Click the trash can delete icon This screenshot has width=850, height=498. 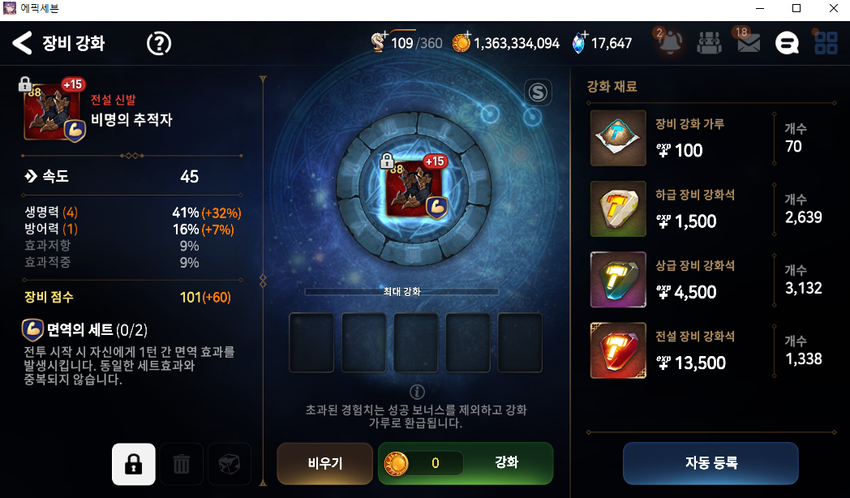pos(181,464)
